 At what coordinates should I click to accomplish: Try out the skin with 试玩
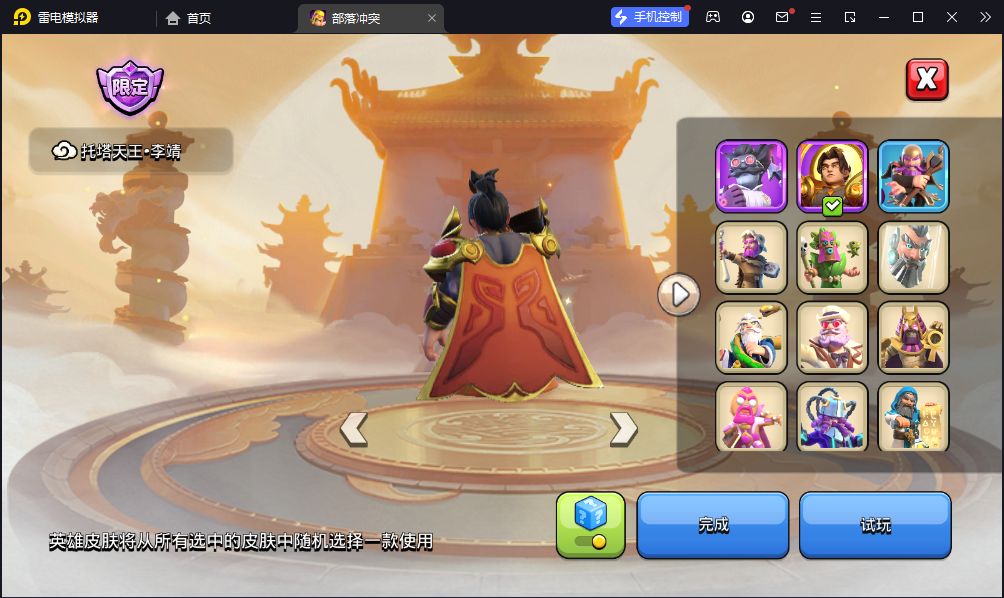tap(875, 525)
